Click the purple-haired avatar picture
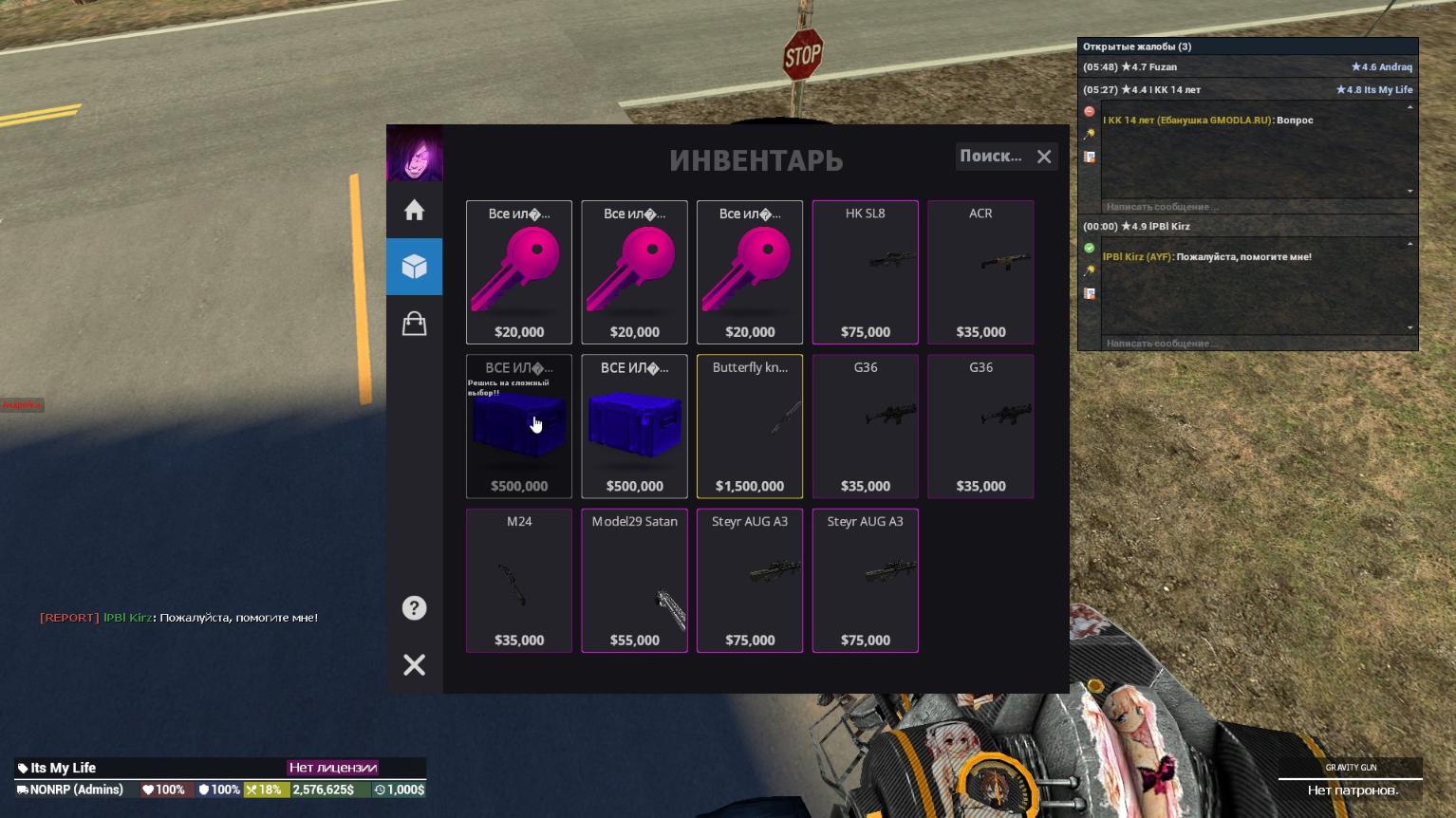The width and height of the screenshot is (1456, 818). point(414,153)
